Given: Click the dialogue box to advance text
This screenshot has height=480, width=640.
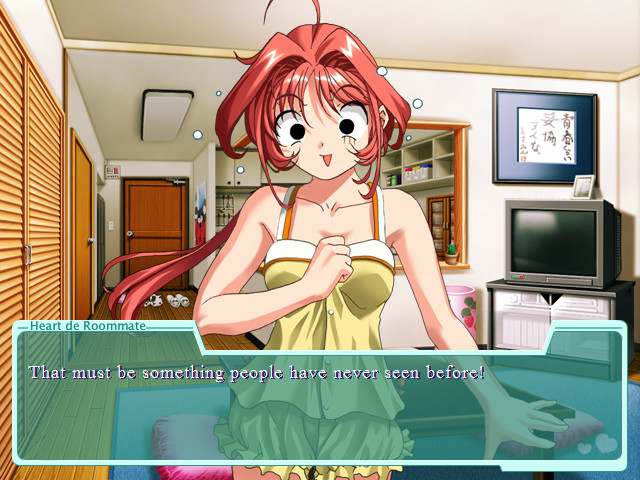Looking at the screenshot, I should 318,400.
